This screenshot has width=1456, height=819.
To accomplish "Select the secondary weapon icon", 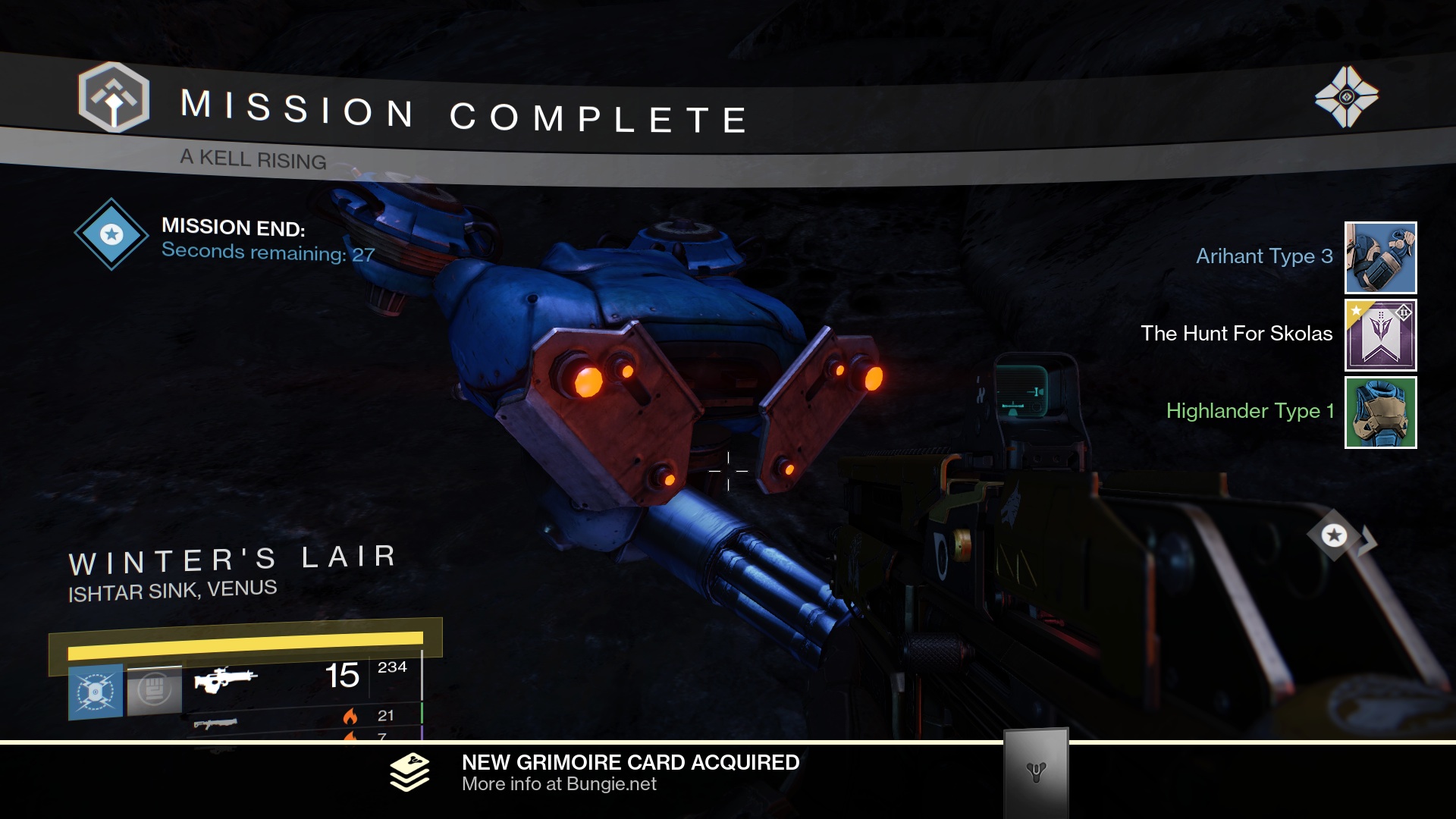I will 215,724.
